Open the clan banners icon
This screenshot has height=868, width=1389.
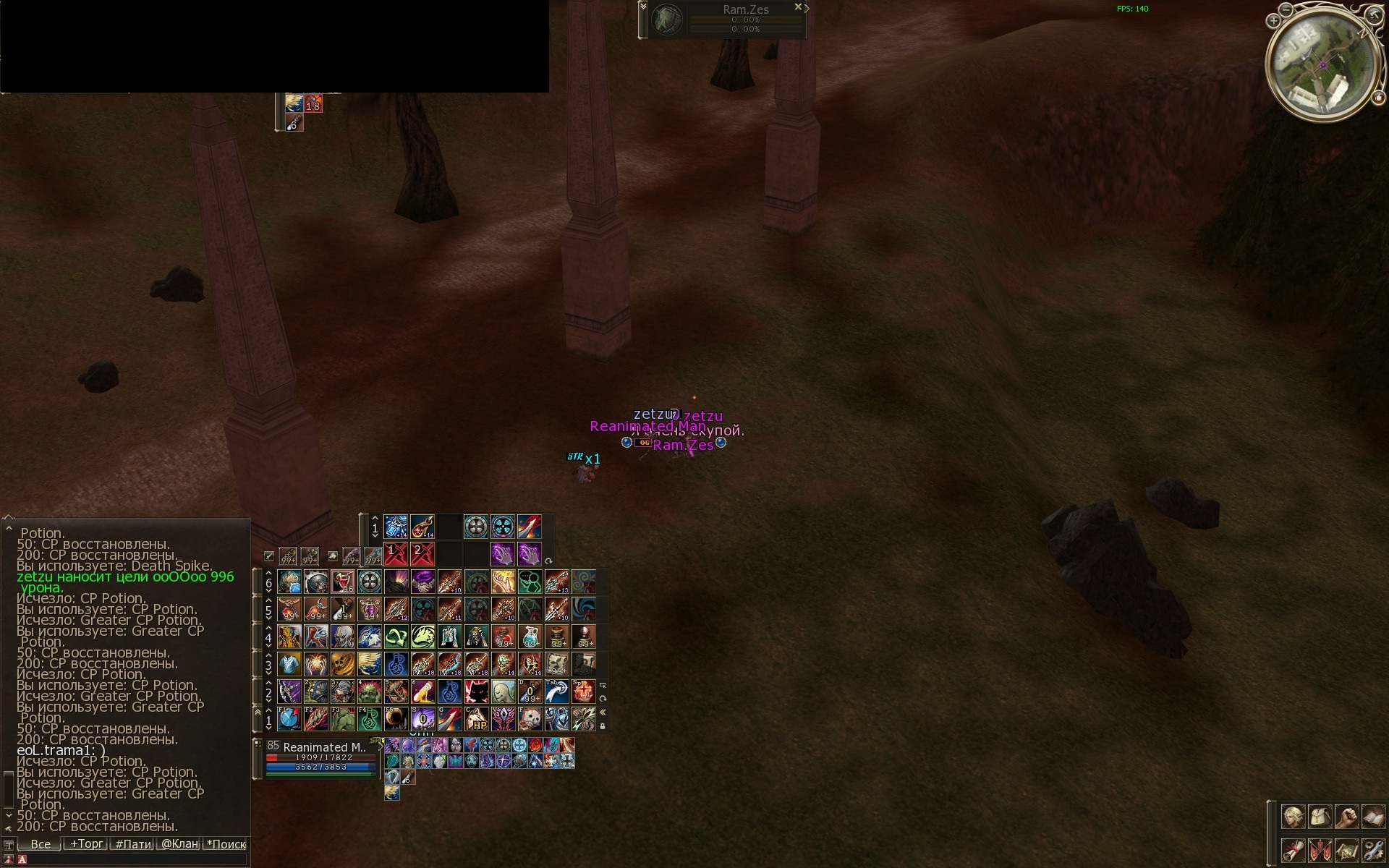(1320, 849)
